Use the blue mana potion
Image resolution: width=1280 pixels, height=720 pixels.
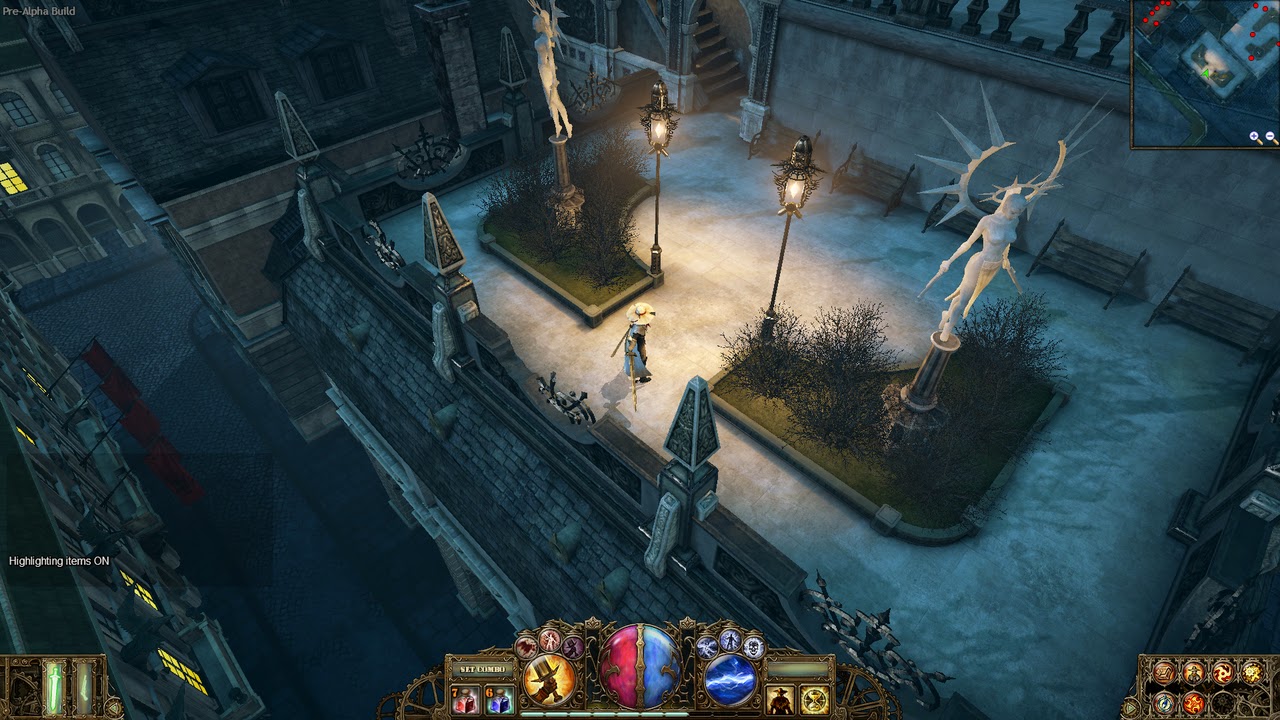point(498,699)
